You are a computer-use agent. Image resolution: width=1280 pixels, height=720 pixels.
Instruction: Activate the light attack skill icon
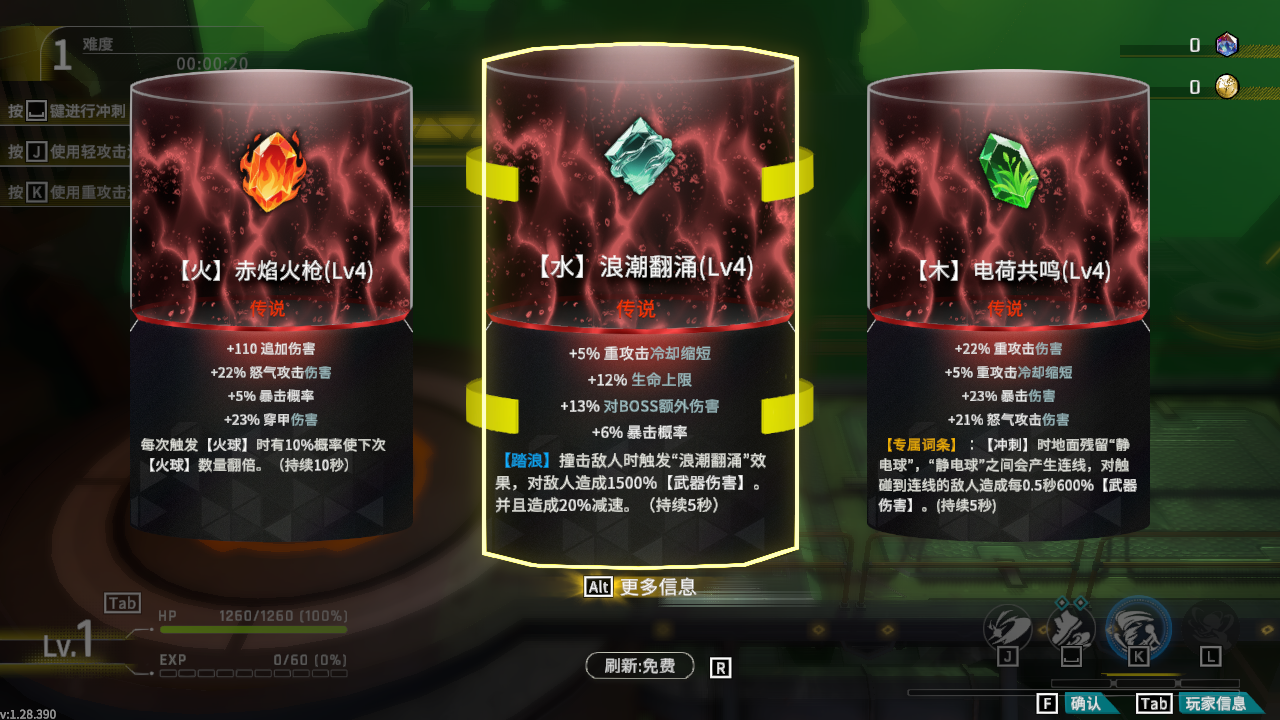click(1007, 628)
